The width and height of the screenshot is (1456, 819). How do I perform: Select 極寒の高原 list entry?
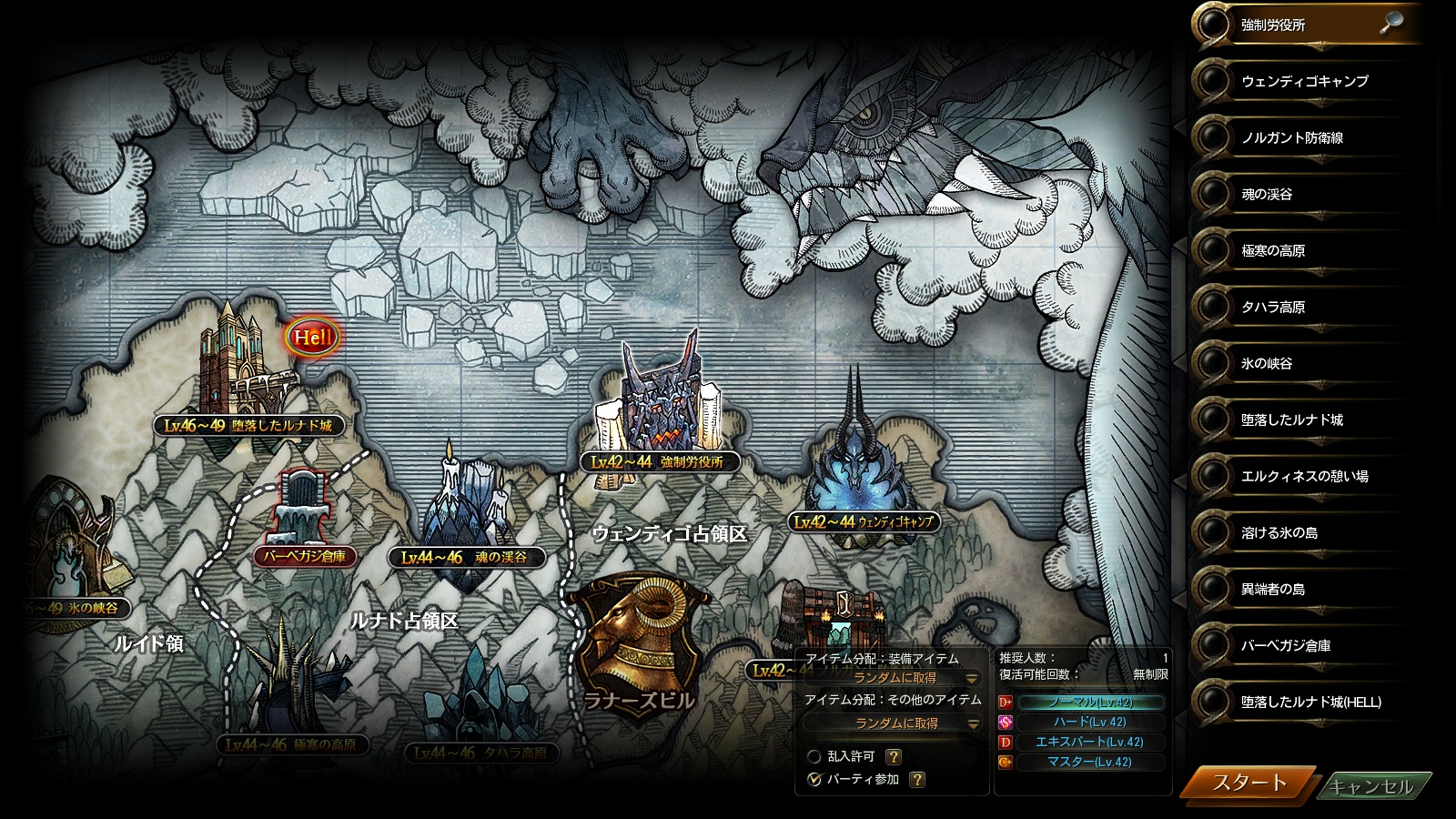tap(1273, 251)
